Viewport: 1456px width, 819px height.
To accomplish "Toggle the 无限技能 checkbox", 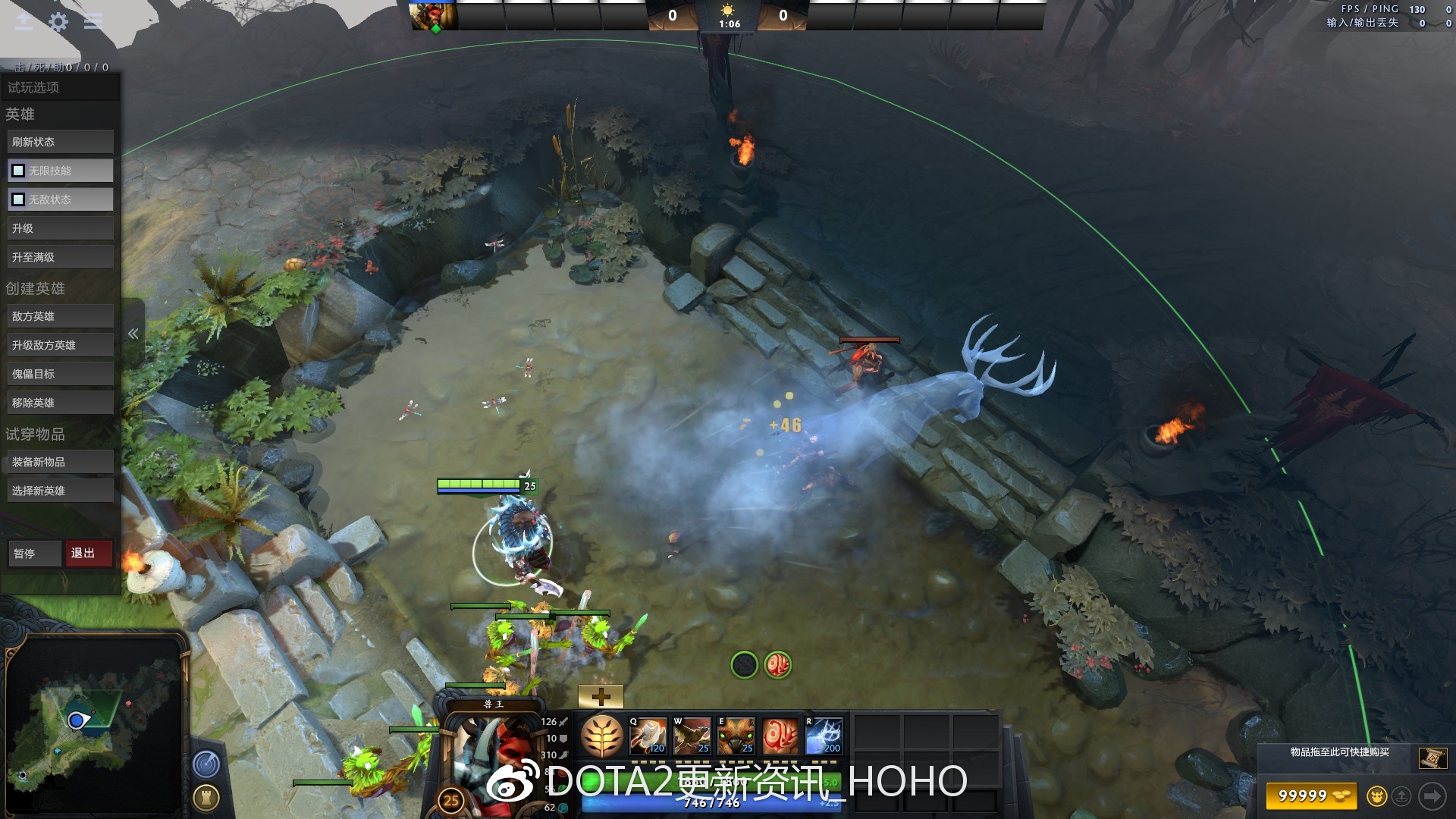I will [18, 171].
